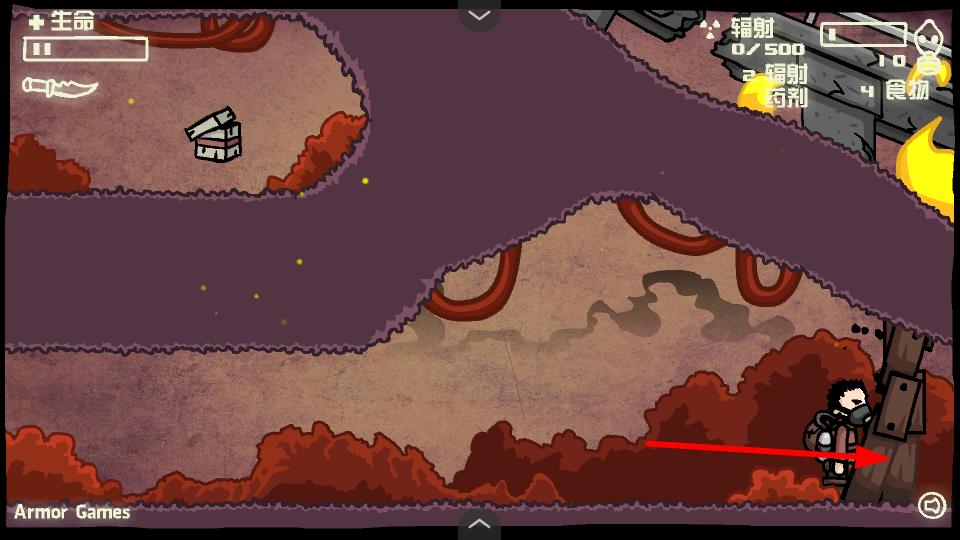Use the radiation potion item
The height and width of the screenshot is (540, 960).
point(775,84)
